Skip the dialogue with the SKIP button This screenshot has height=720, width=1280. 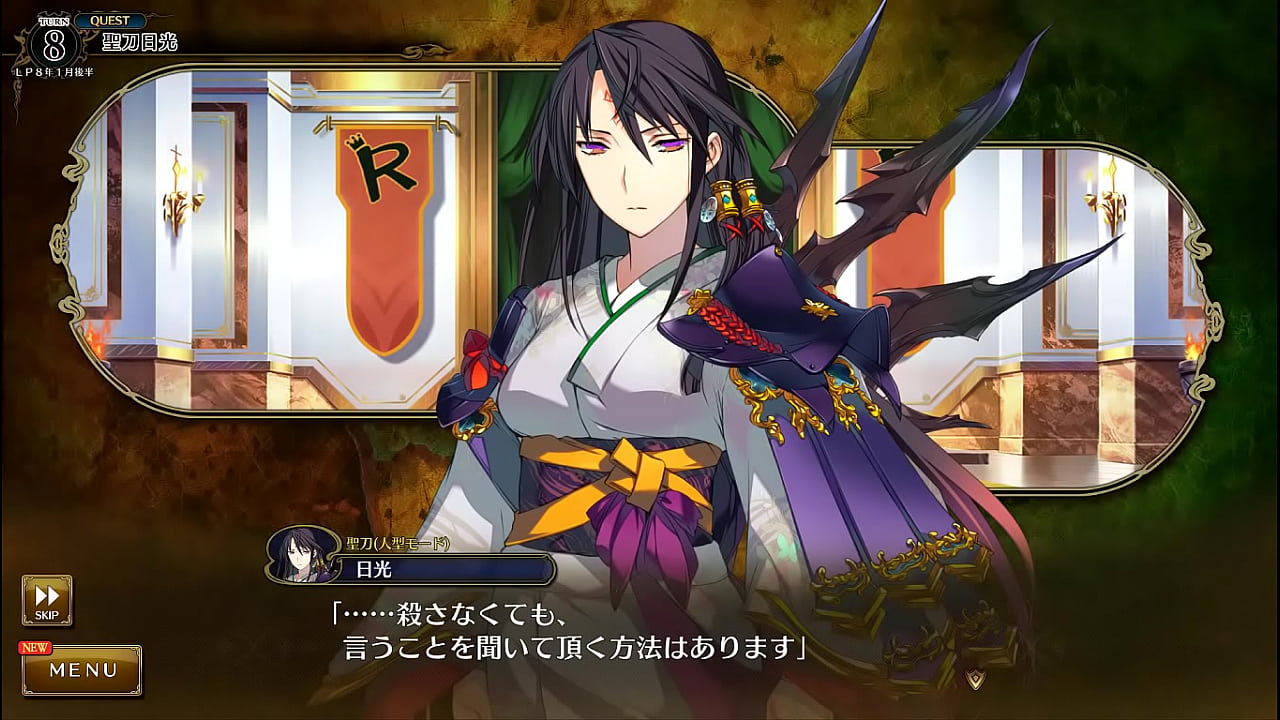47,599
